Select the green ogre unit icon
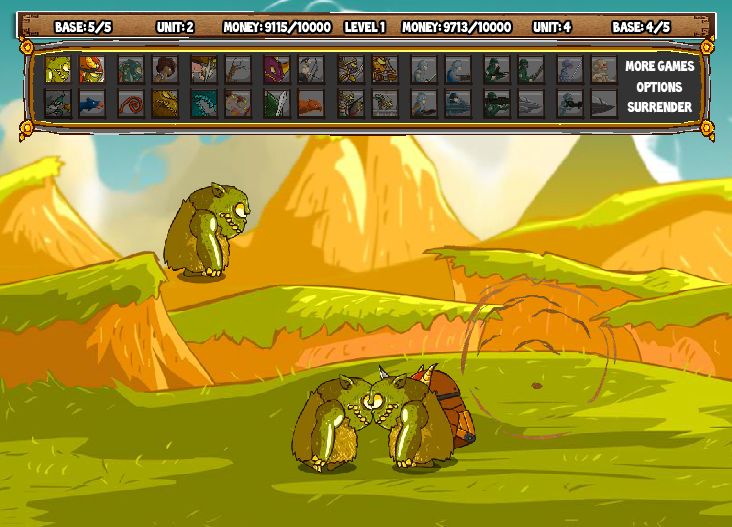The image size is (732, 527). (x=57, y=69)
